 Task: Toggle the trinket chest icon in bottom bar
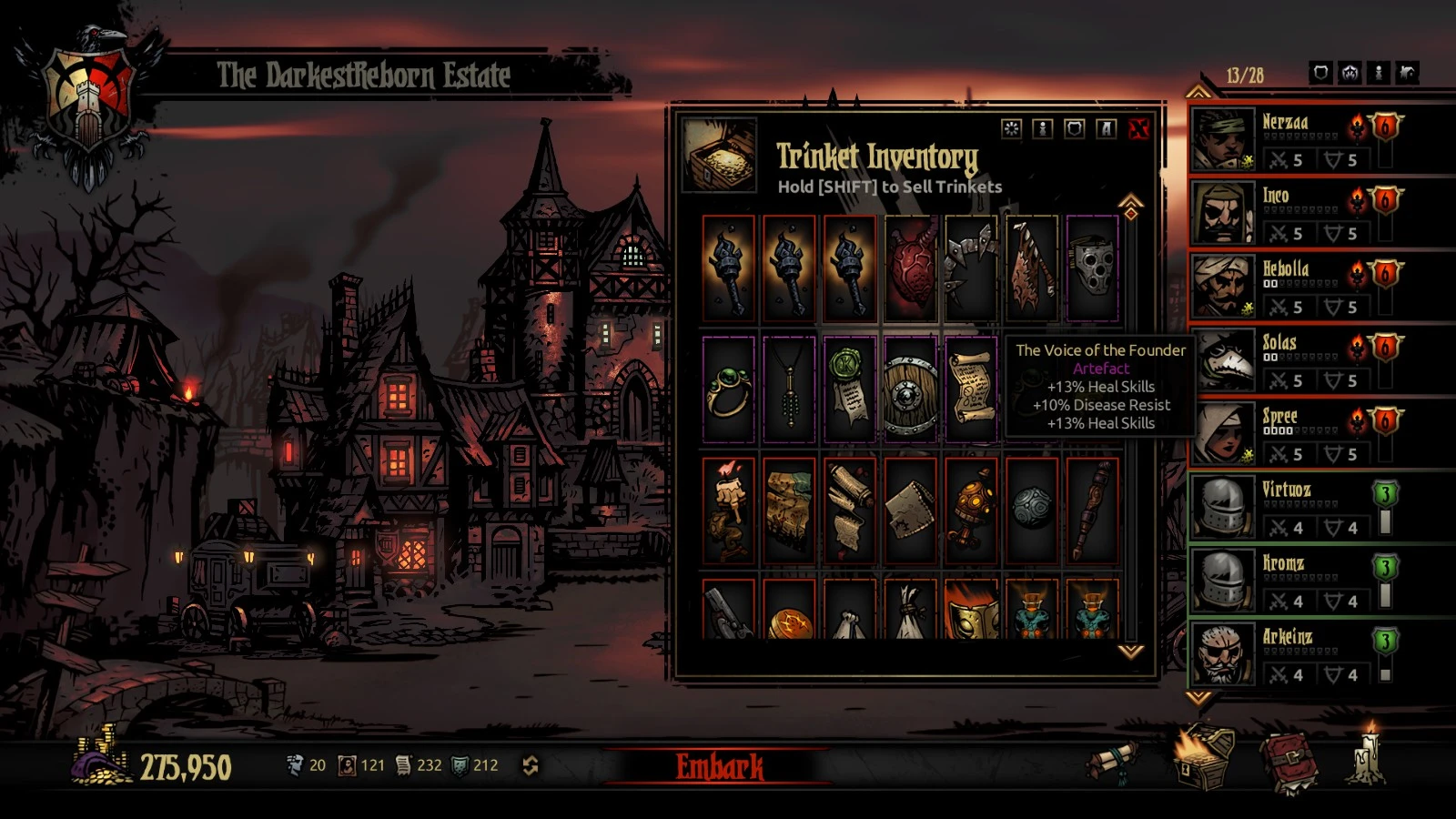tap(1204, 758)
